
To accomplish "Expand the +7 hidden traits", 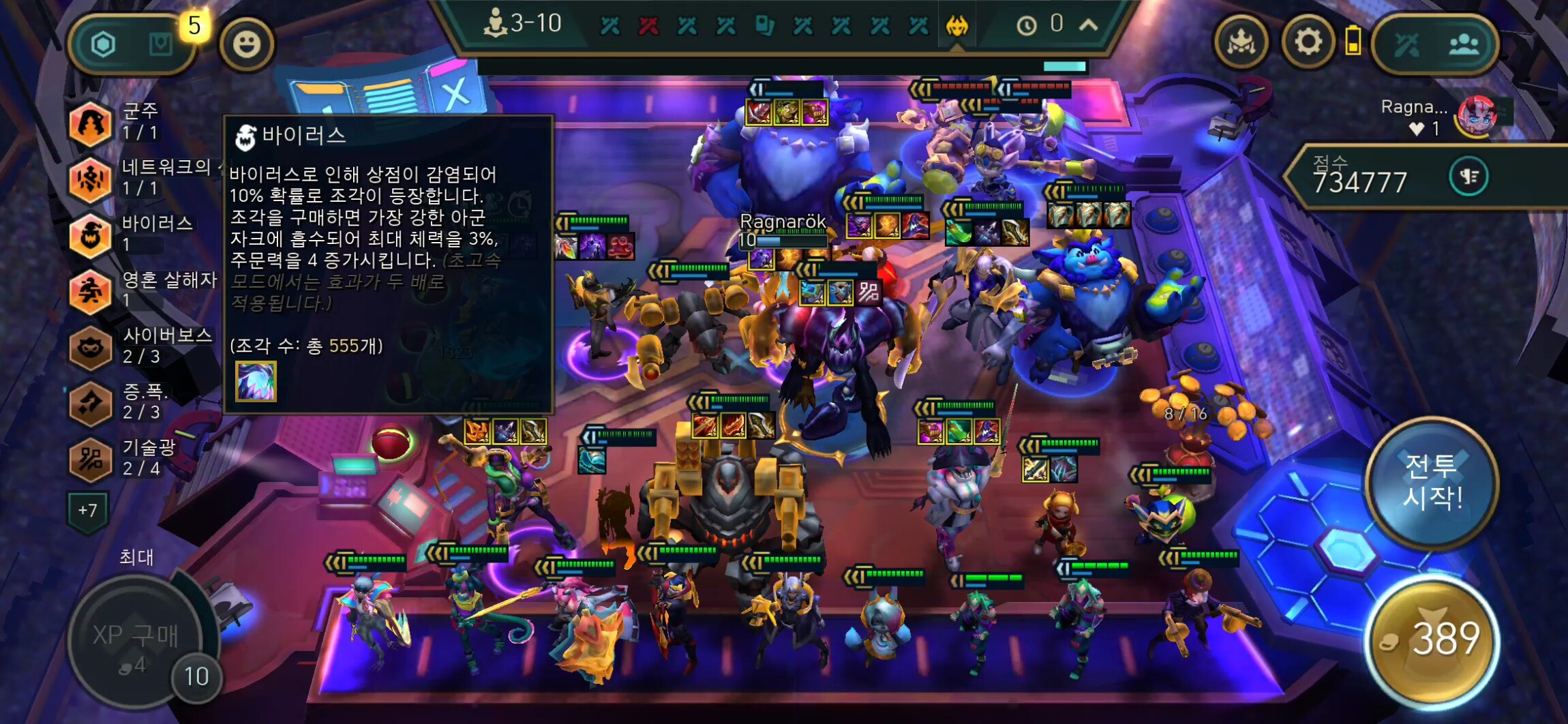I will 87,511.
